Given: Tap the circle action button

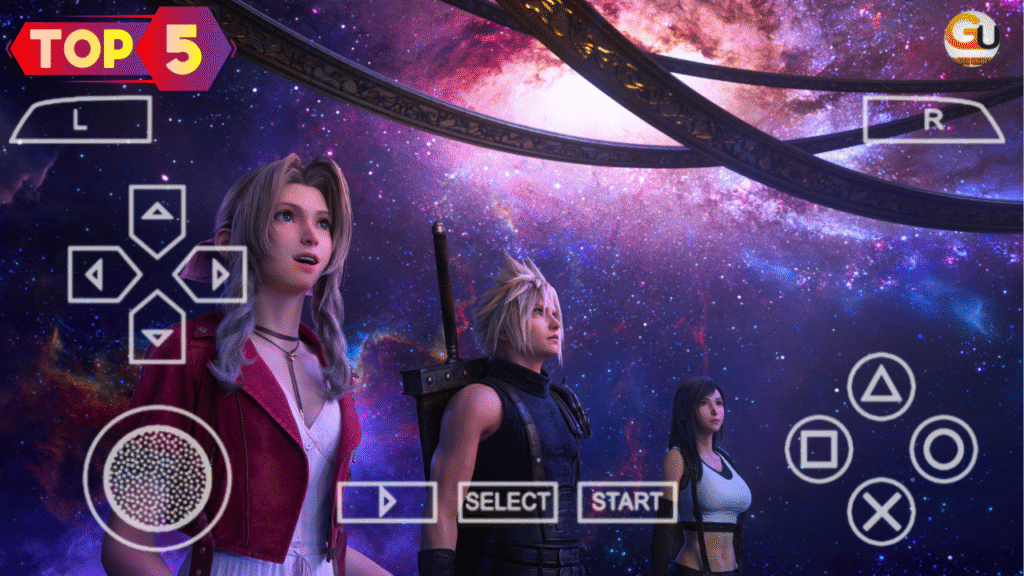Looking at the screenshot, I should (x=943, y=449).
